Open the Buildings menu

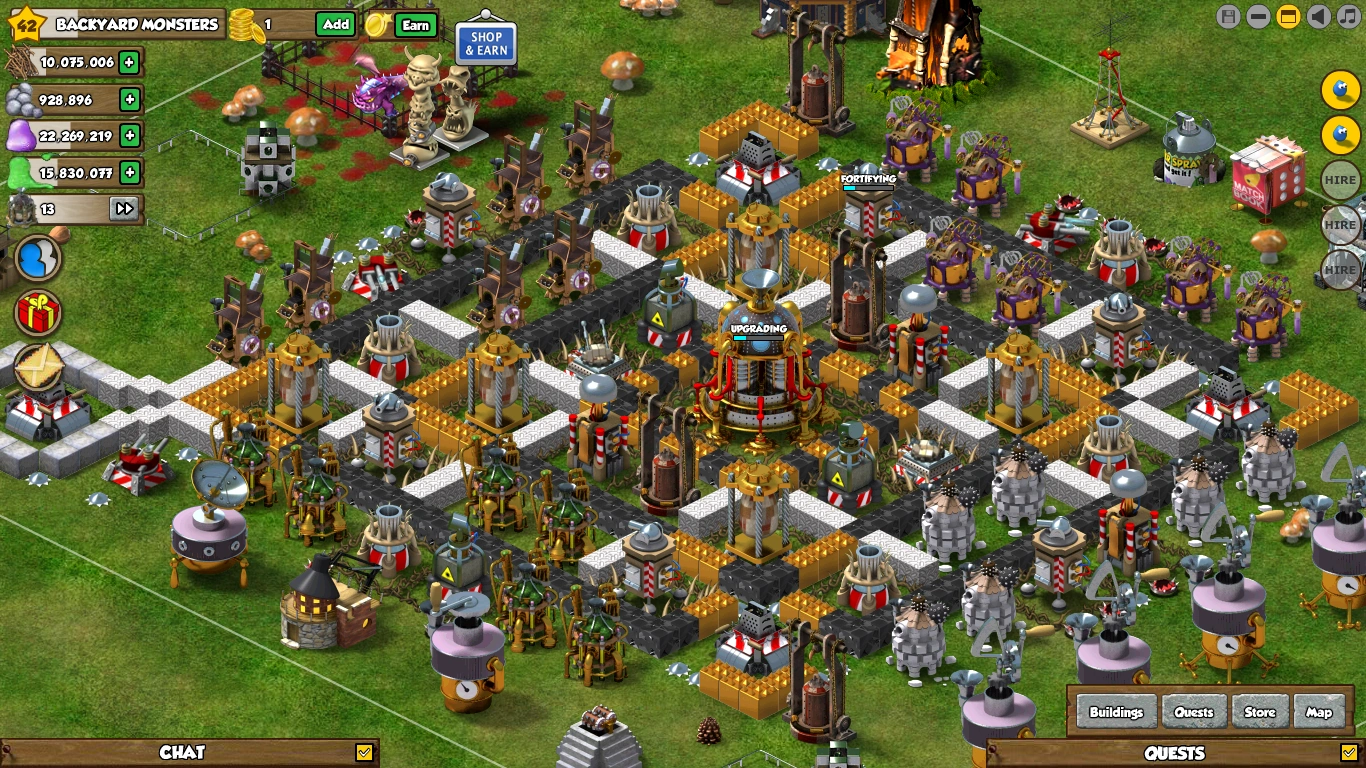[1116, 712]
